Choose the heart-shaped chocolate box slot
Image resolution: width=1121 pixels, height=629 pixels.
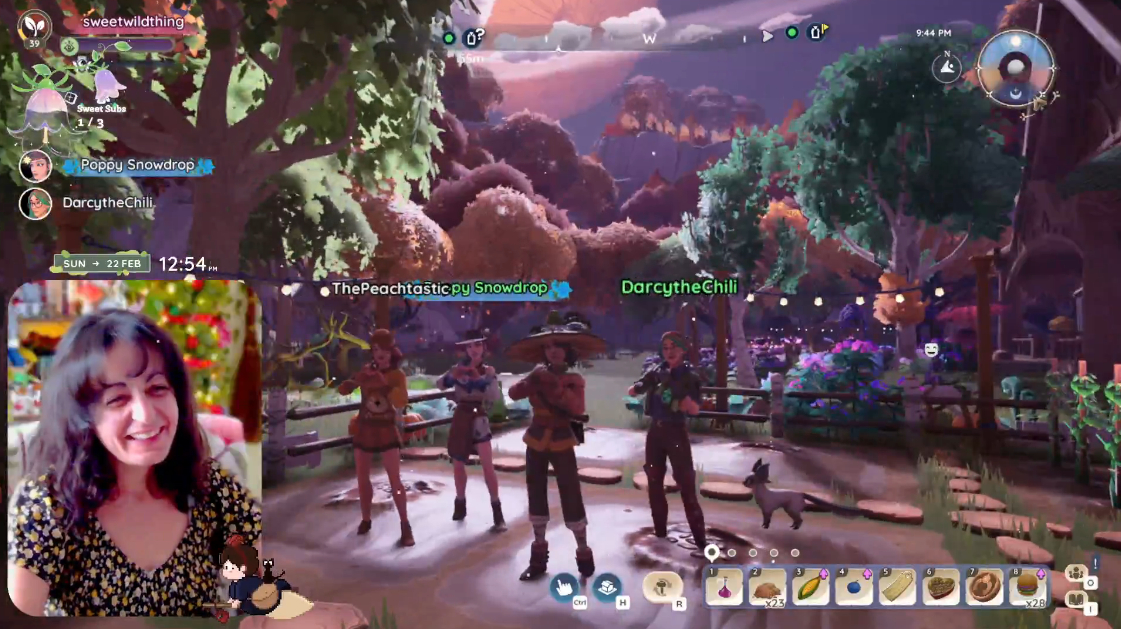click(x=941, y=588)
